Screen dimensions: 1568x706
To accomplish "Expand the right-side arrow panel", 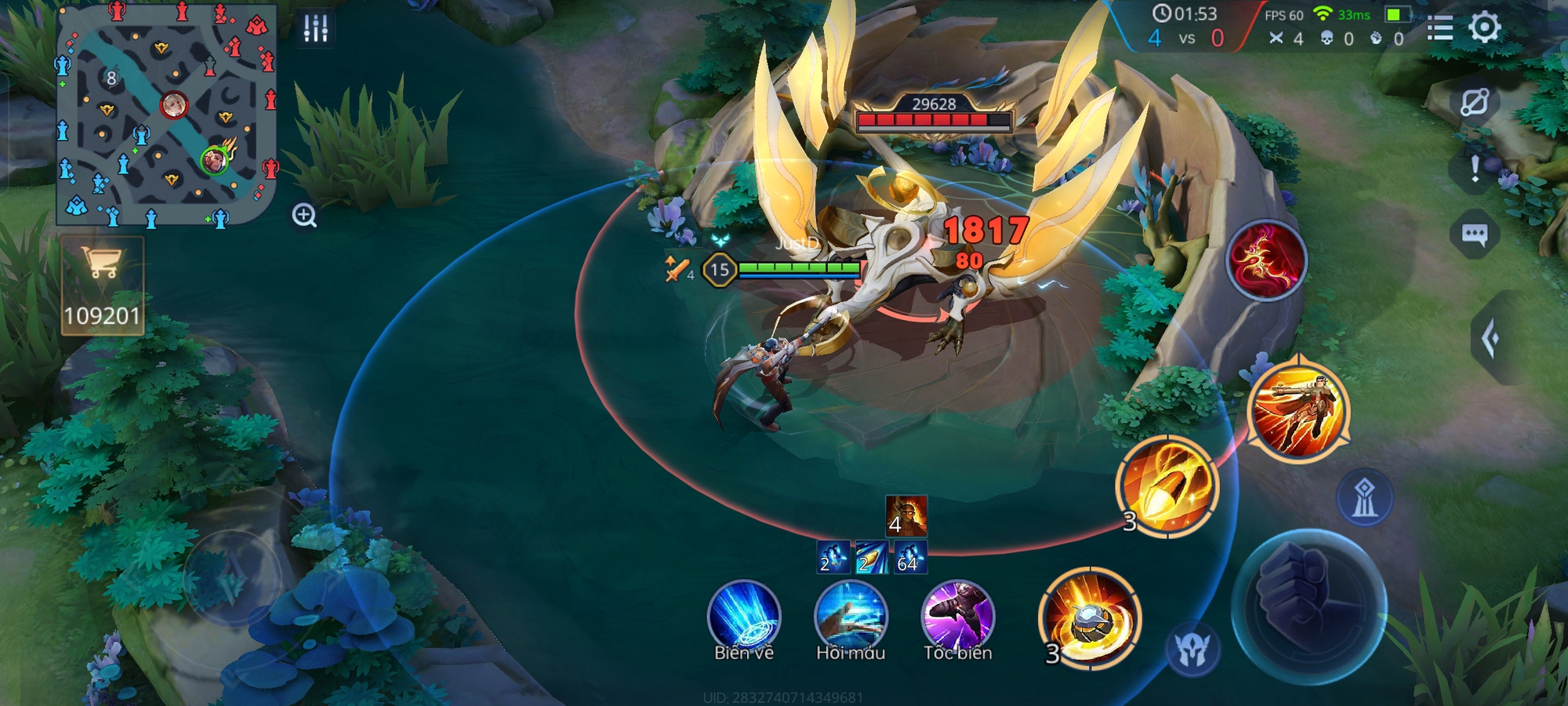I will pyautogui.click(x=1491, y=339).
